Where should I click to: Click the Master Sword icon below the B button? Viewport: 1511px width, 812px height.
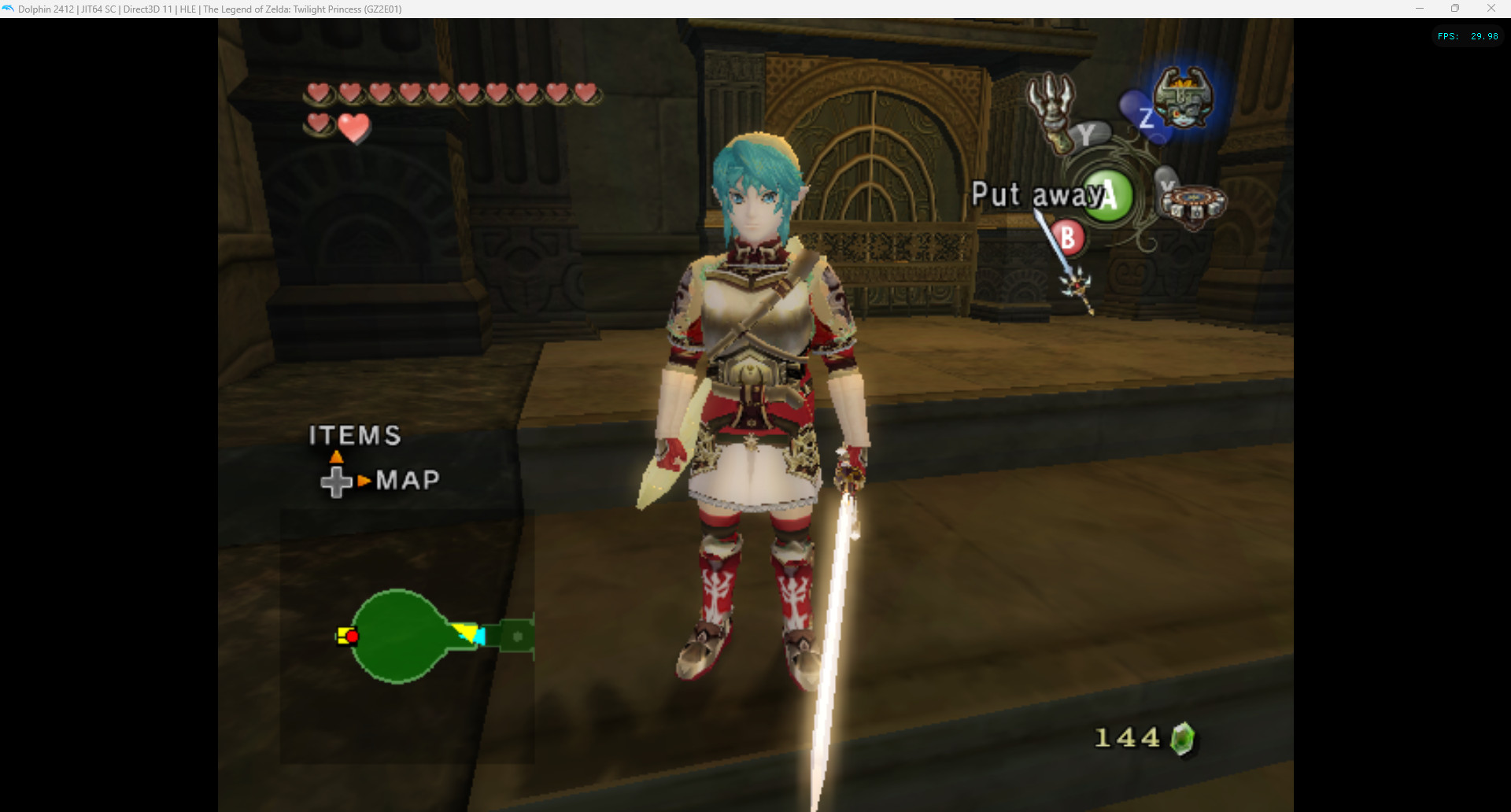coord(1076,285)
